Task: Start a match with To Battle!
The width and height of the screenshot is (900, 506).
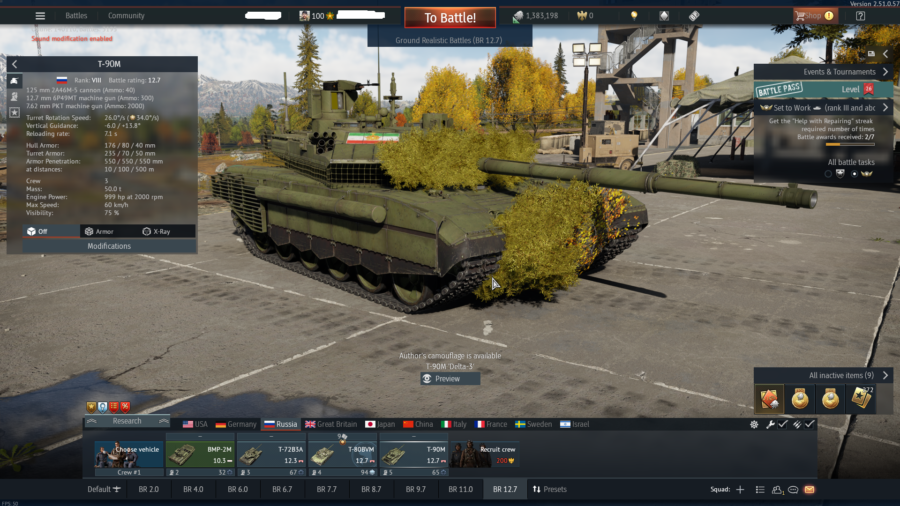Action: tap(449, 18)
